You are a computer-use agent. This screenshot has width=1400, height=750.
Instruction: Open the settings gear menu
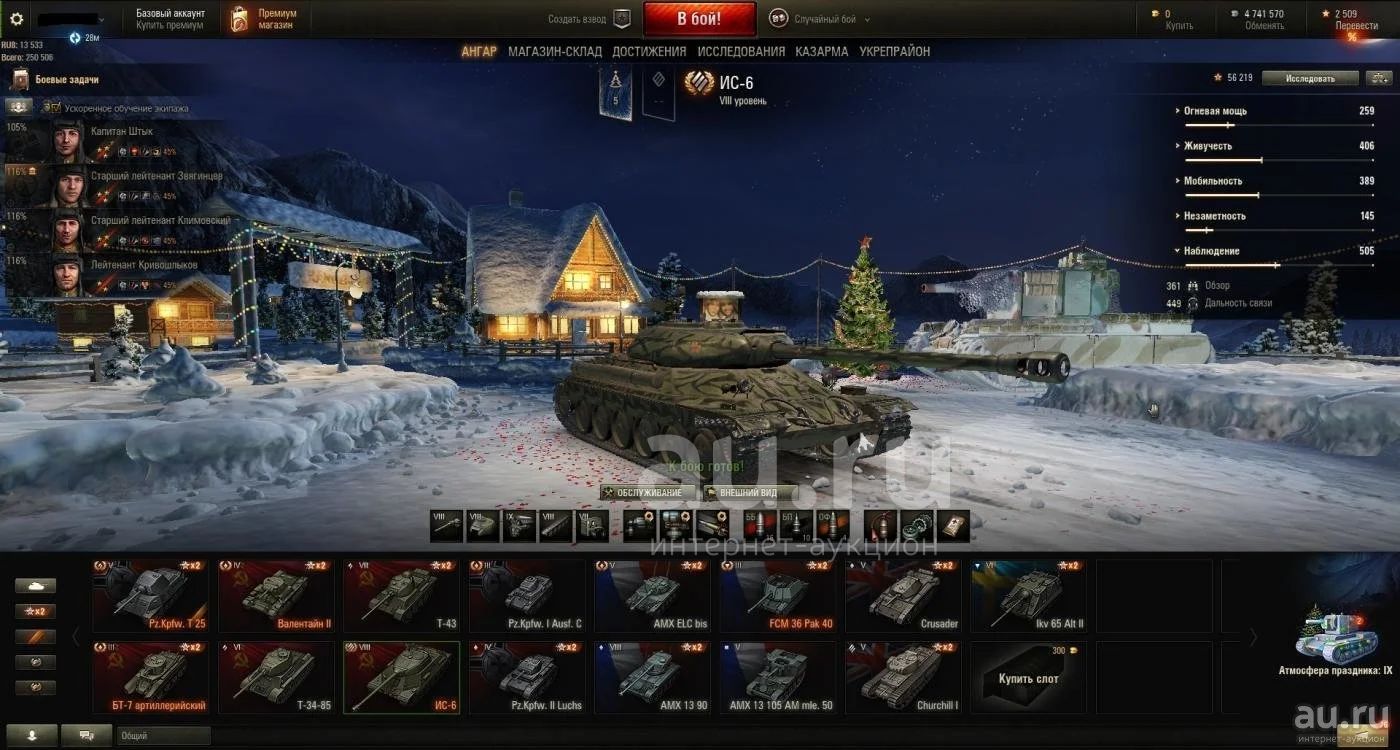pyautogui.click(x=16, y=19)
